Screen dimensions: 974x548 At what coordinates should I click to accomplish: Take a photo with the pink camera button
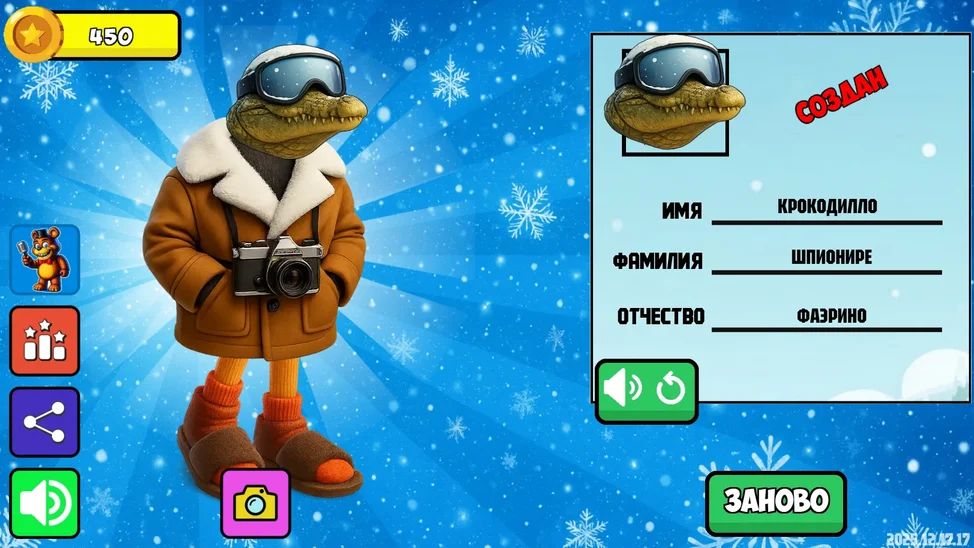(256, 503)
